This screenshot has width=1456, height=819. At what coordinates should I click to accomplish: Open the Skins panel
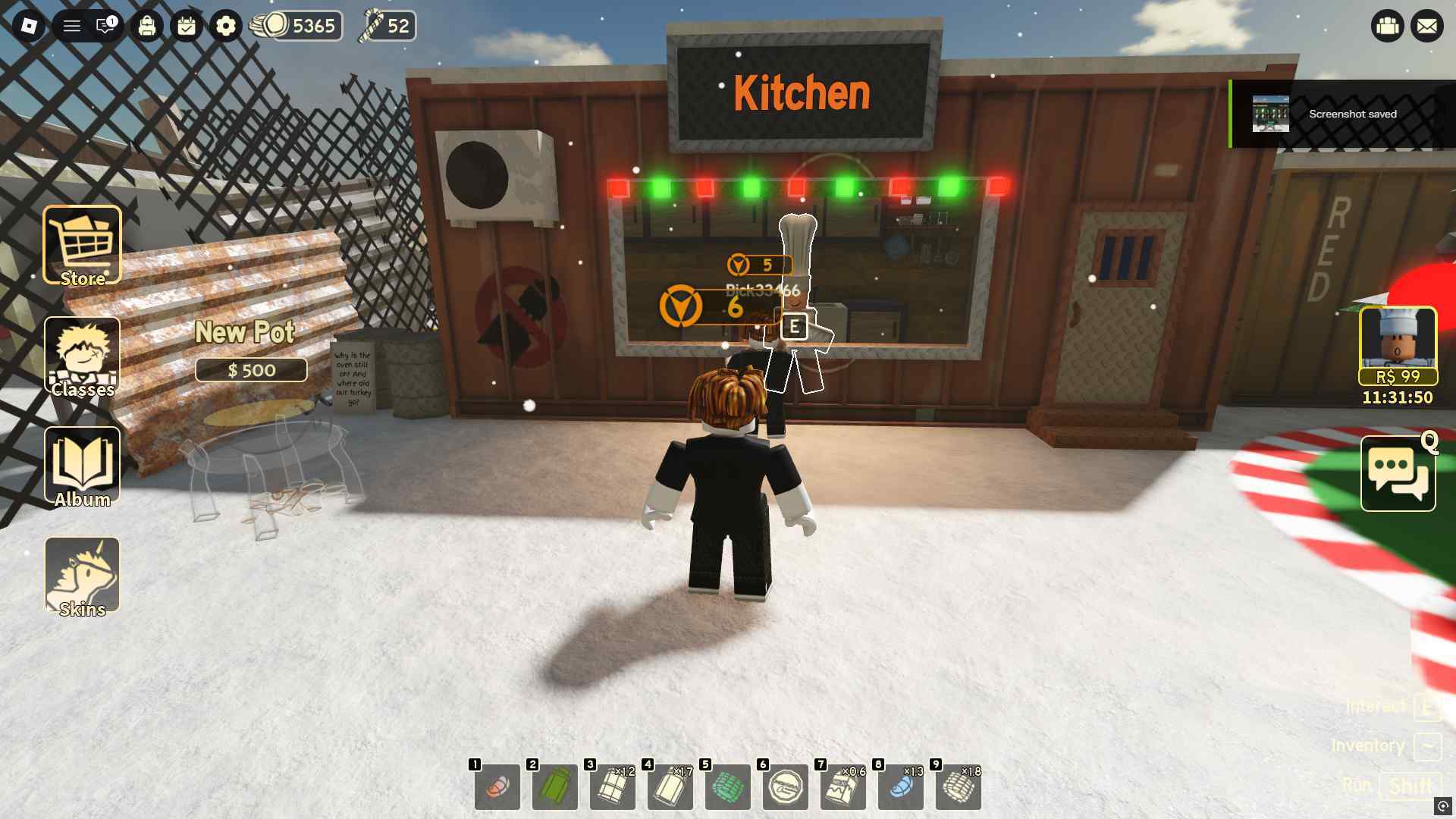pos(82,575)
